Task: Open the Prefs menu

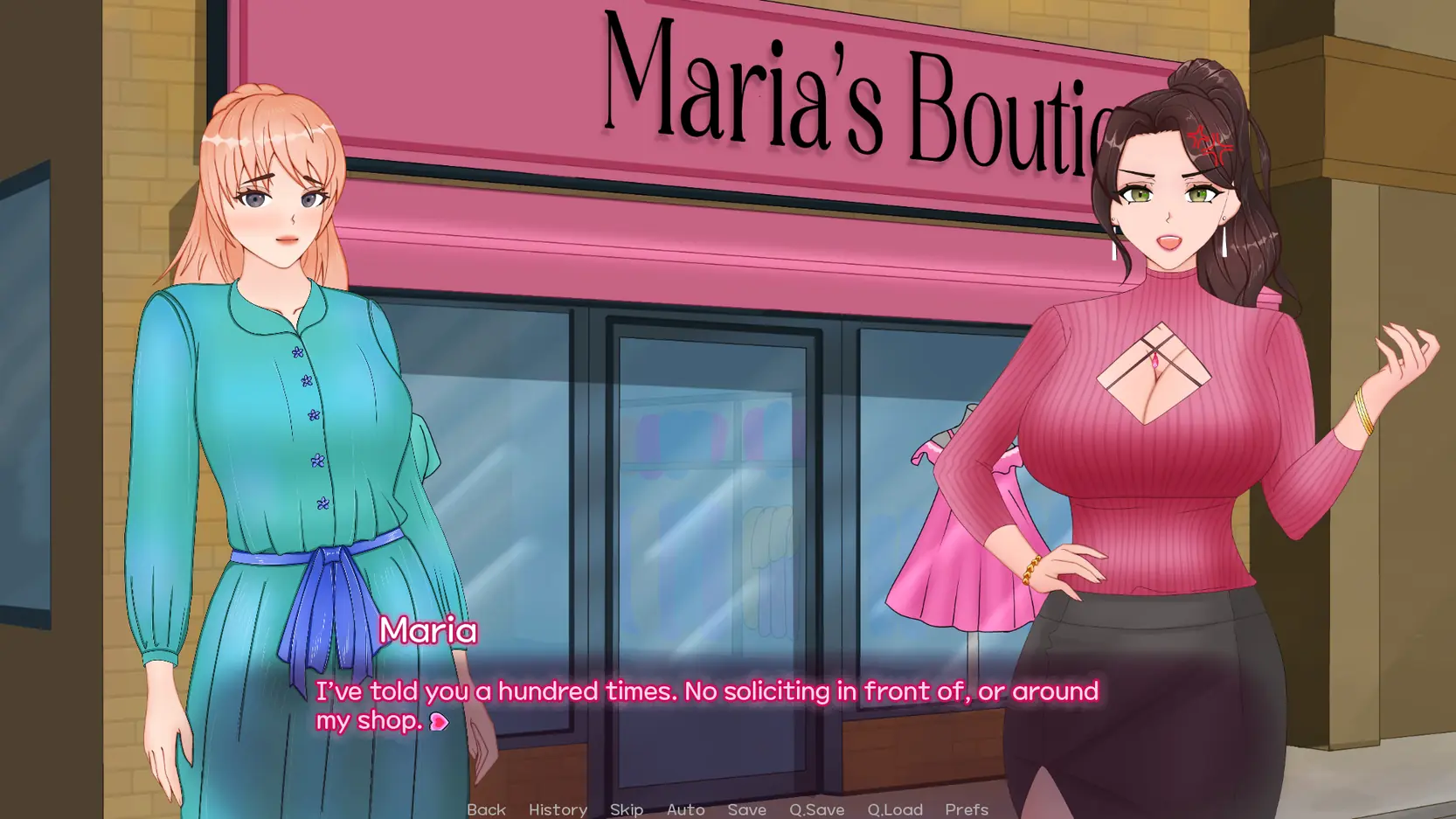Action: point(967,809)
